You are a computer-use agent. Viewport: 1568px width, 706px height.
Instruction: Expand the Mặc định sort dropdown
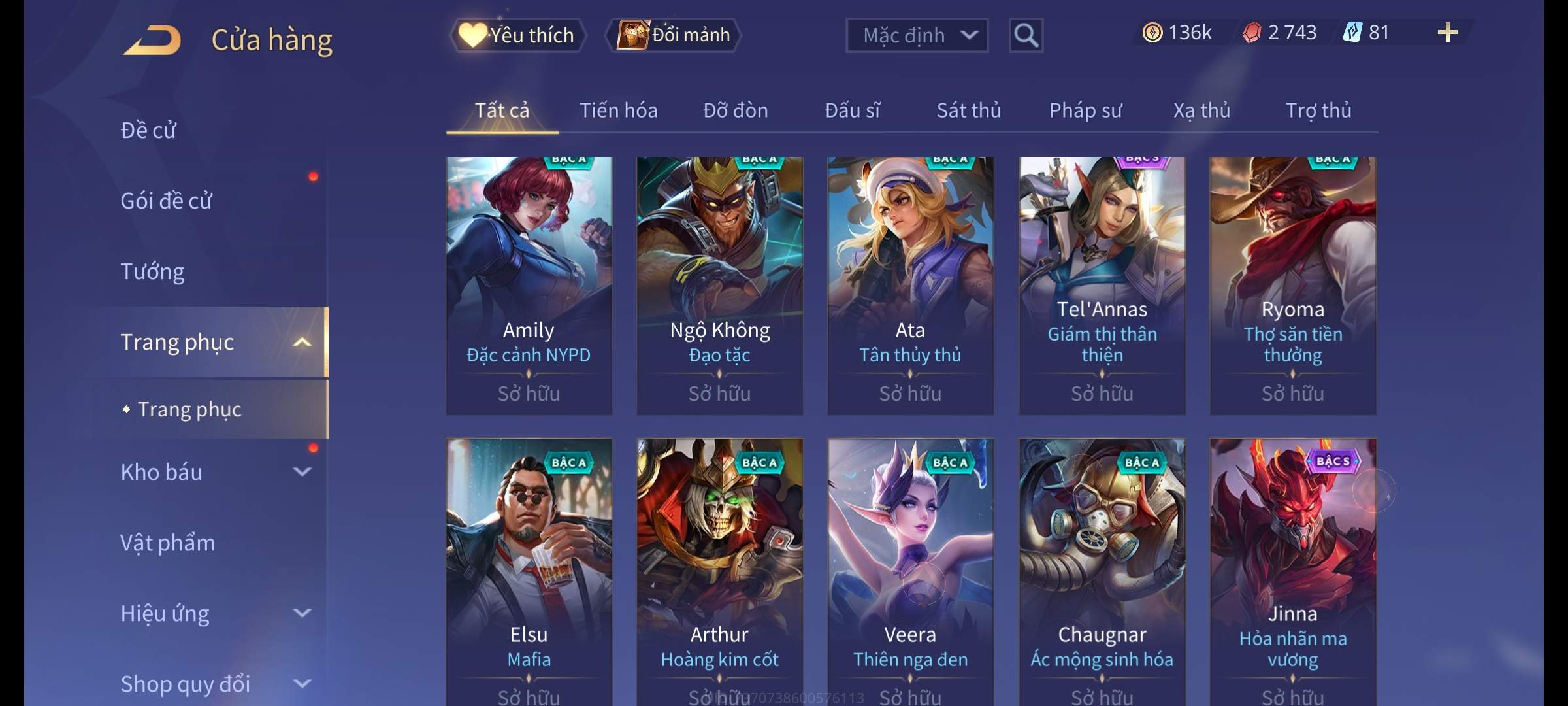click(917, 35)
